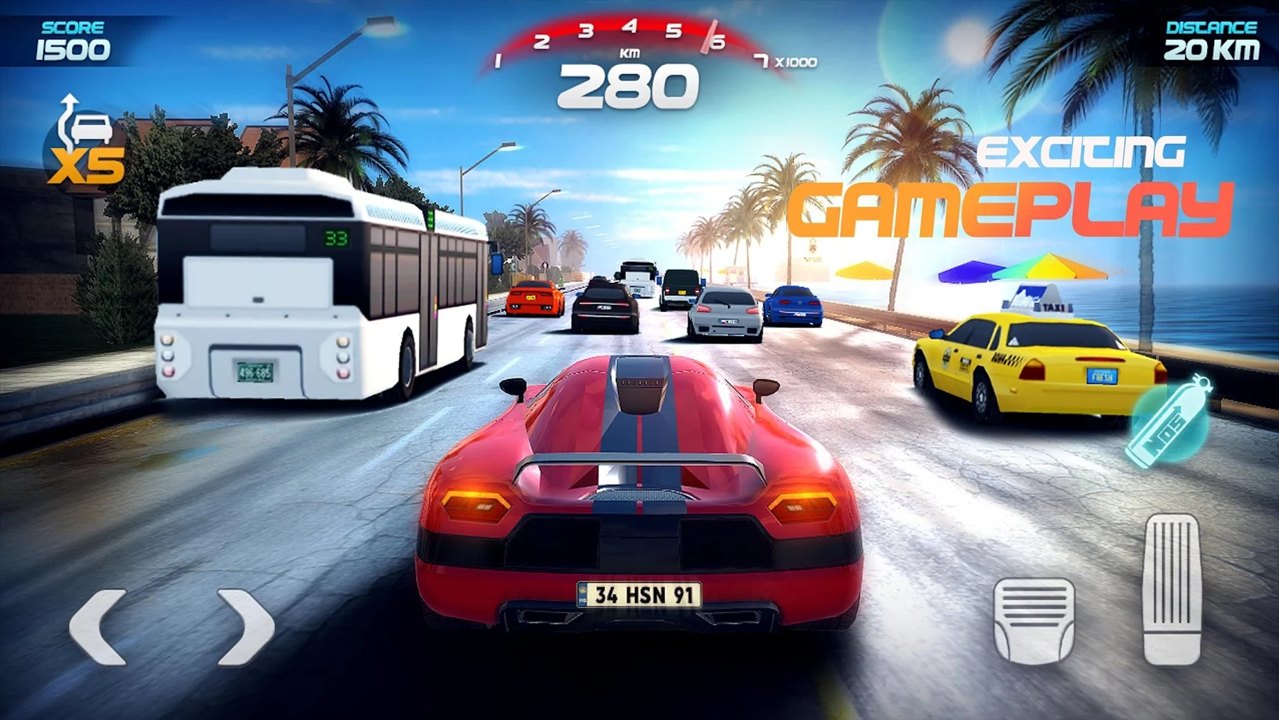Screen dimensions: 1279x720
Task: Tap the brake pedal
Action: pos(1034,621)
